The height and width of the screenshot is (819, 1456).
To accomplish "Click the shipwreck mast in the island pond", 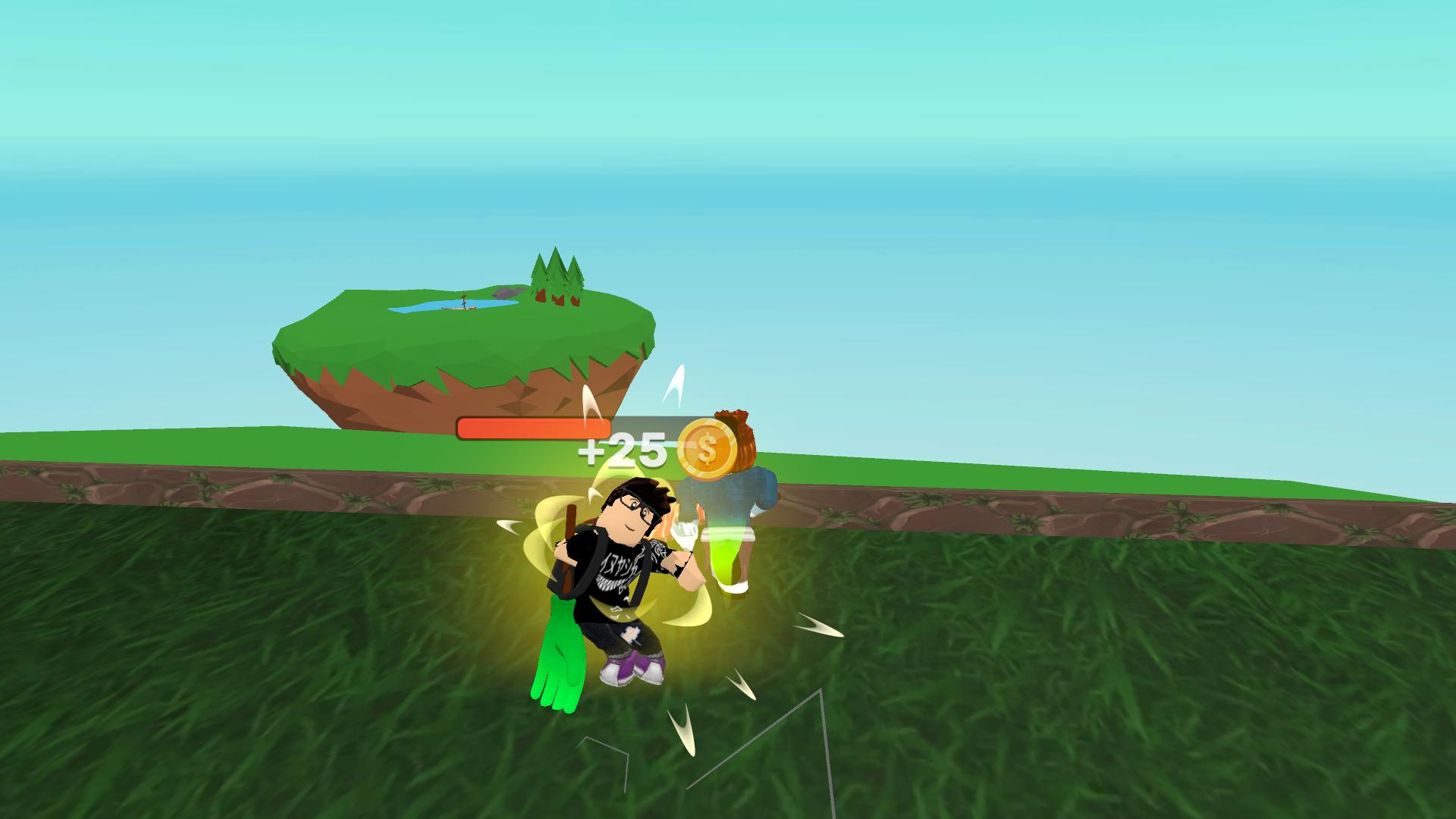I will [463, 299].
